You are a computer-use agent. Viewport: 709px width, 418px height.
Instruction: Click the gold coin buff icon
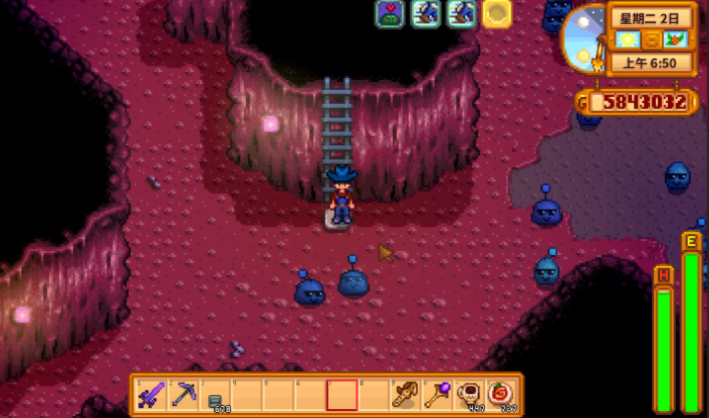pyautogui.click(x=497, y=13)
